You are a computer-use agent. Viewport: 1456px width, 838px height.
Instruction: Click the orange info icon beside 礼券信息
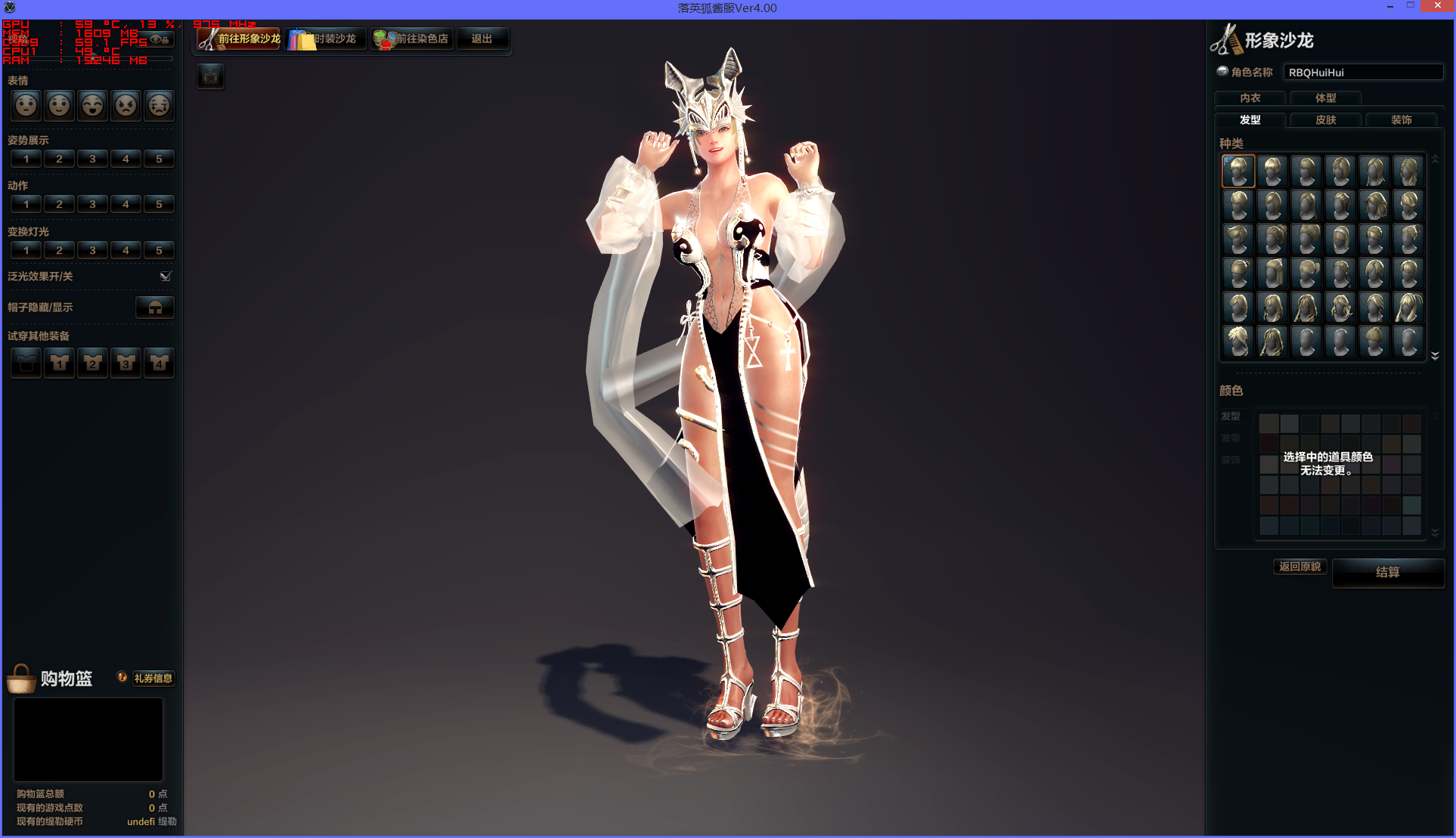point(122,678)
